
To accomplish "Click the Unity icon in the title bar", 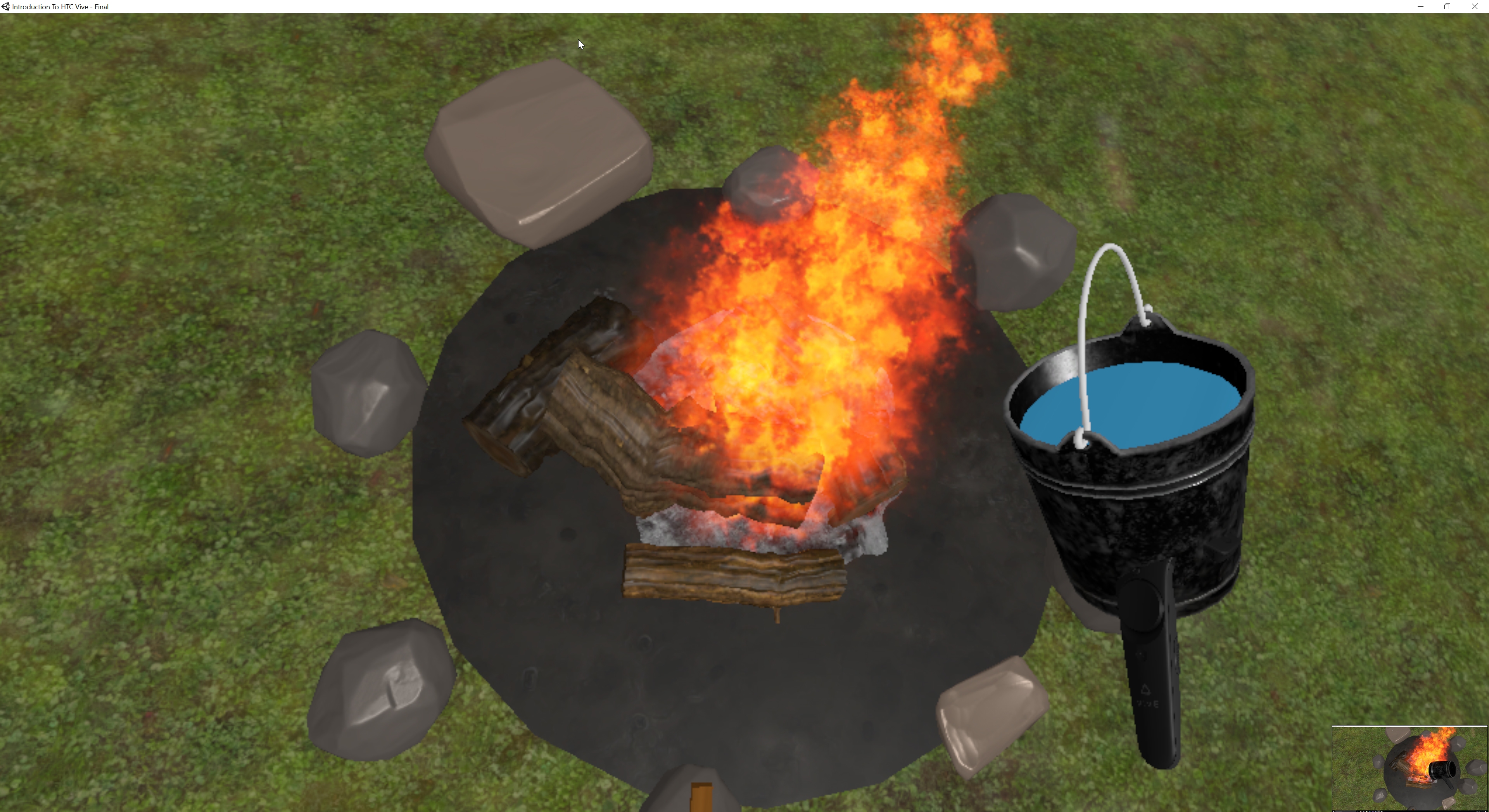I will point(6,6).
